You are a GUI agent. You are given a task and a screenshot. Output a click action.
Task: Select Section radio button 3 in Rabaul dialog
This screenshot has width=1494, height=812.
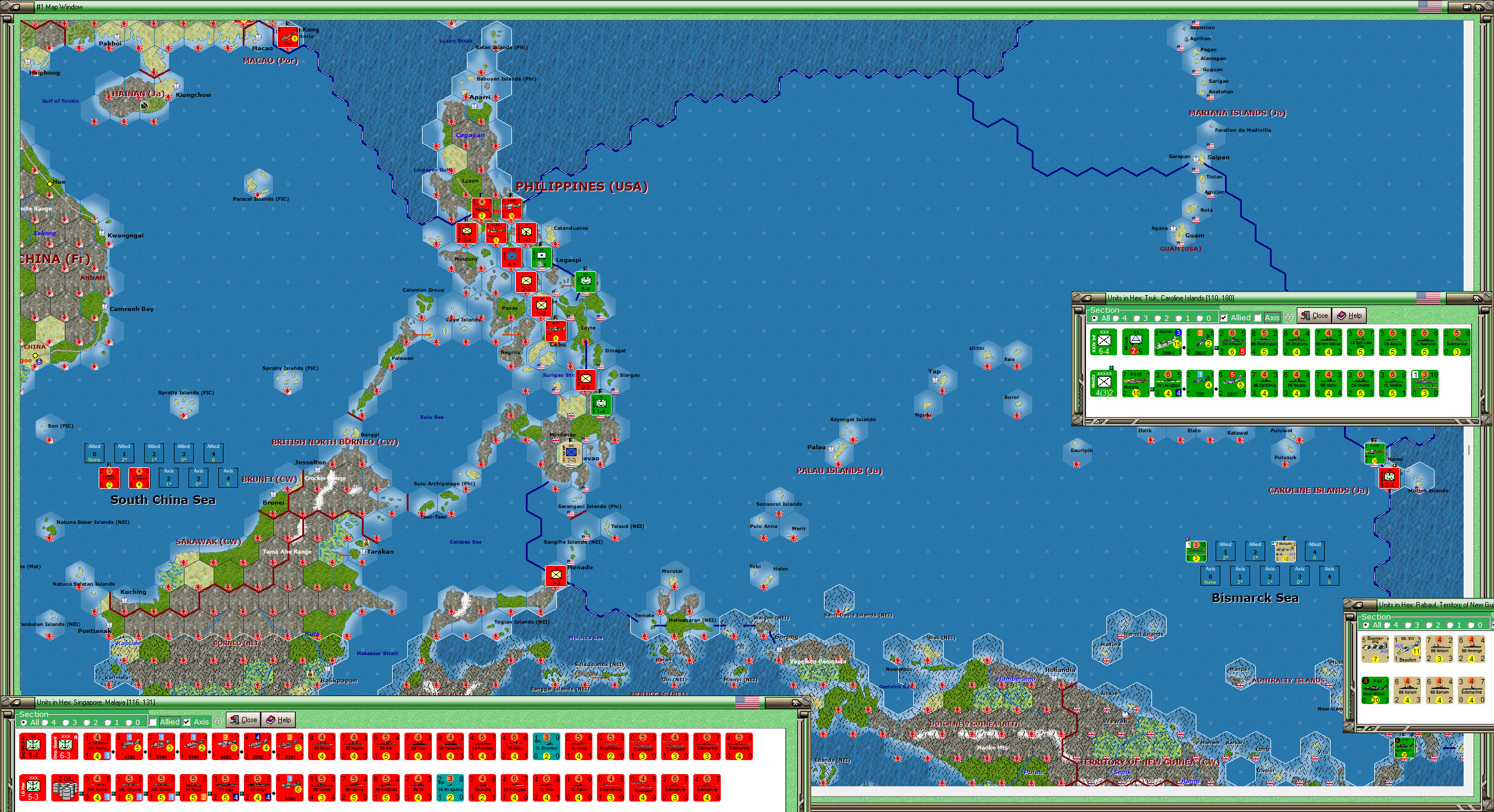1408,625
